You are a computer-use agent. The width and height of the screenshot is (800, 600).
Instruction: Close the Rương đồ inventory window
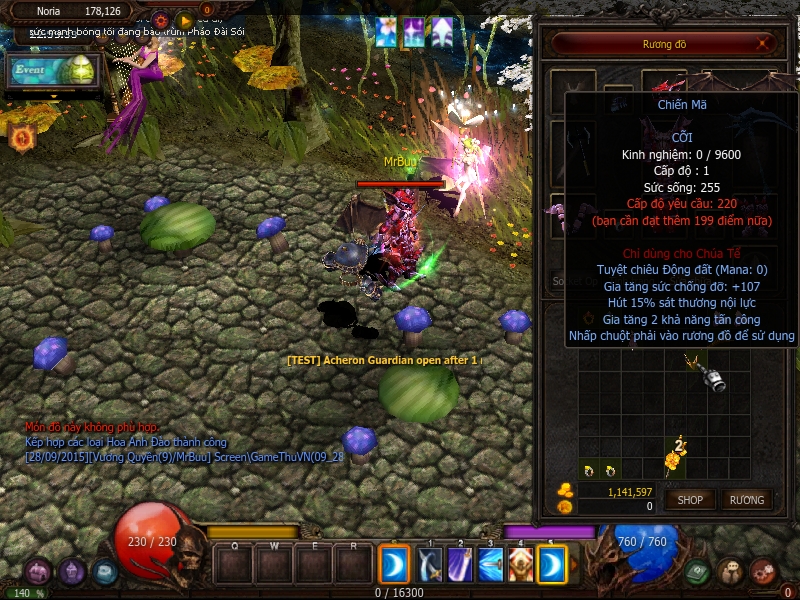tap(764, 43)
